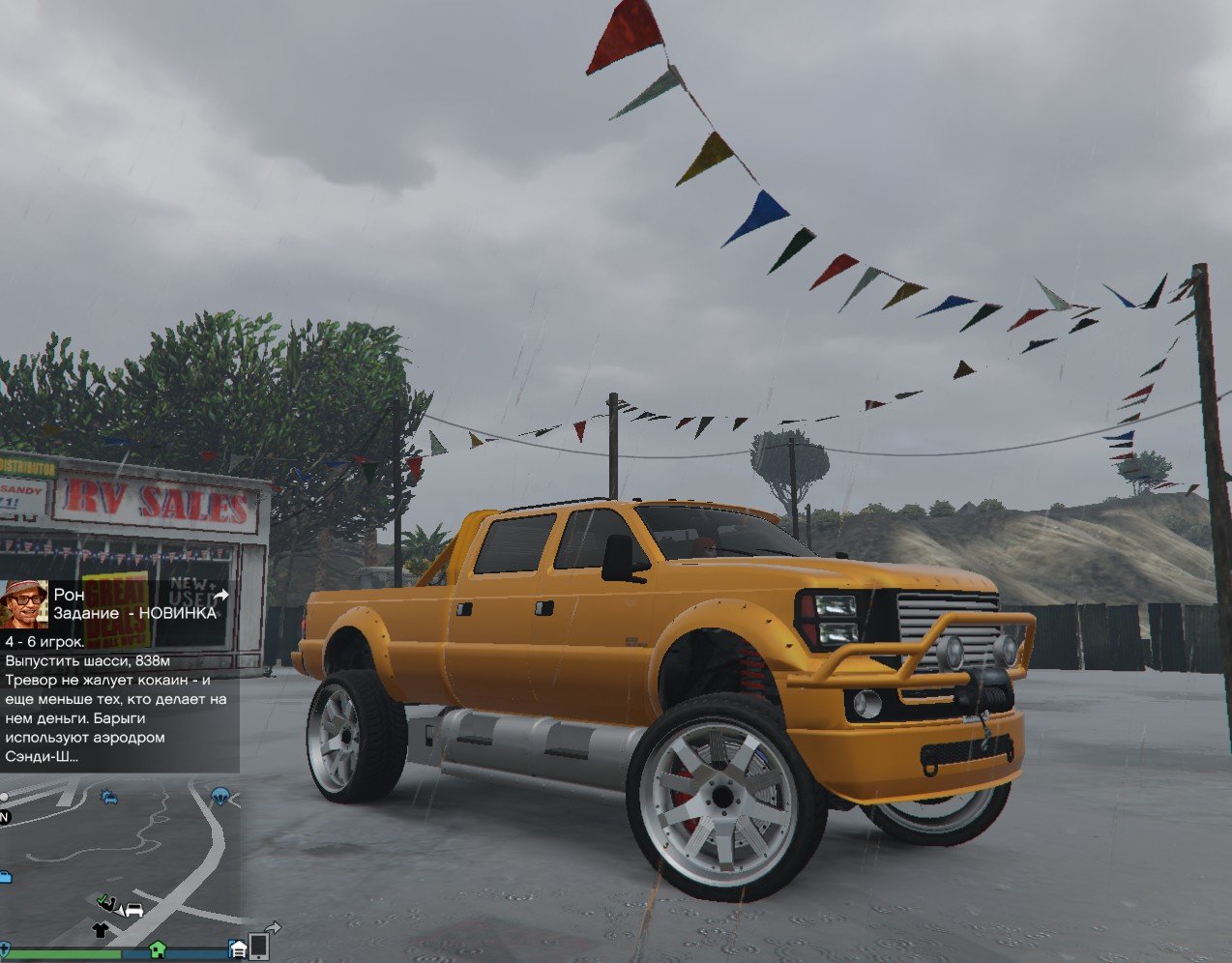Click Ron's portrait in the notification
1232x963 pixels.
24,604
